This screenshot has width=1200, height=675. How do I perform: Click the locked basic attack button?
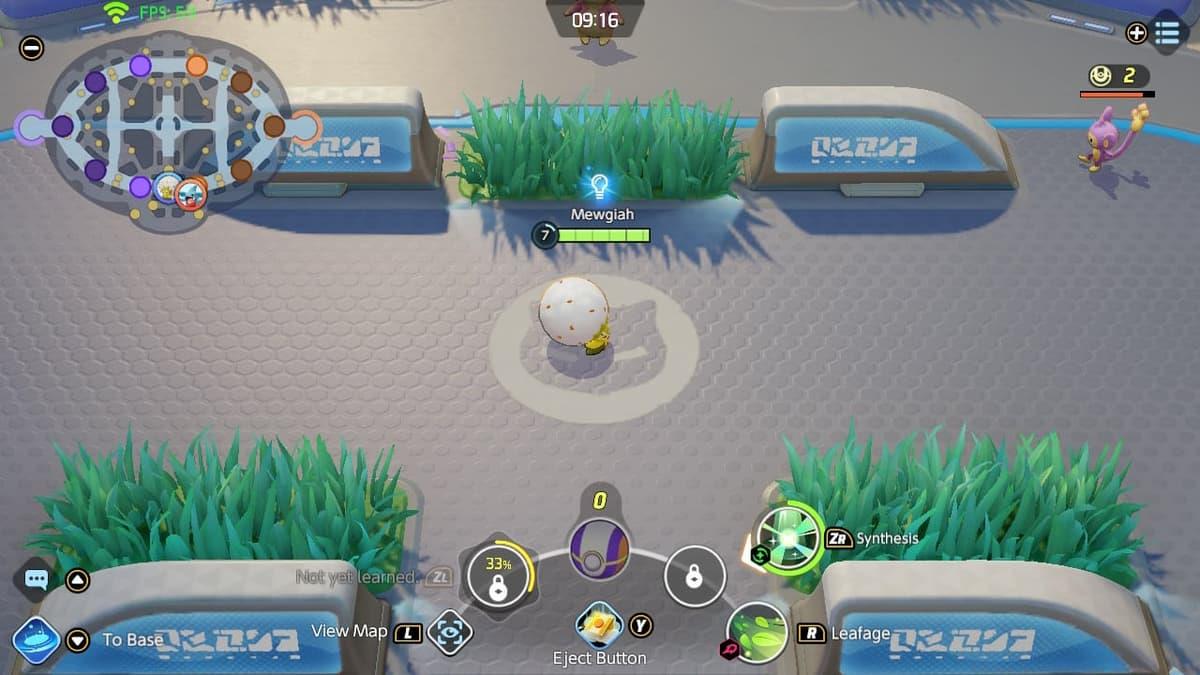point(694,576)
